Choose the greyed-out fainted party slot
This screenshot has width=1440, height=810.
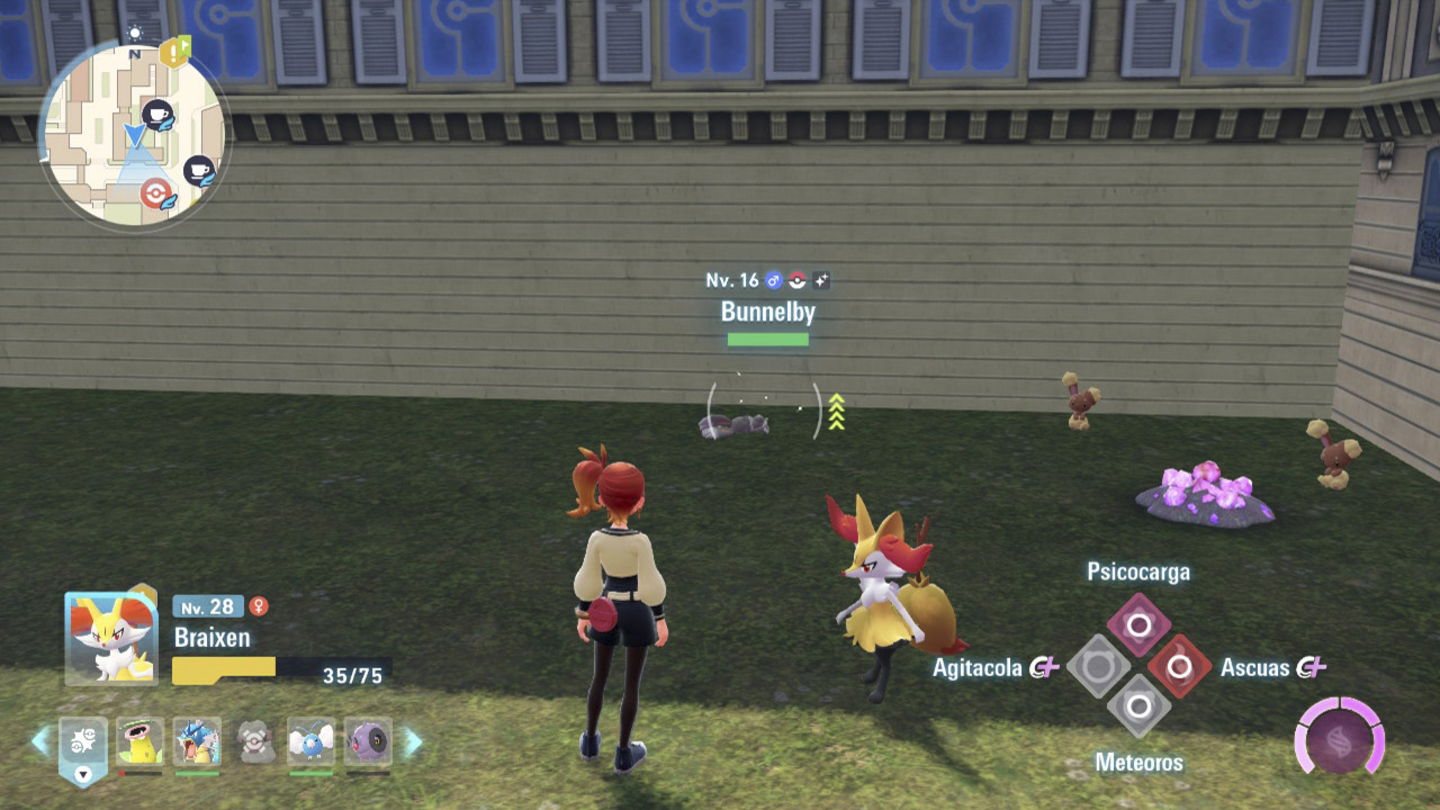point(255,741)
